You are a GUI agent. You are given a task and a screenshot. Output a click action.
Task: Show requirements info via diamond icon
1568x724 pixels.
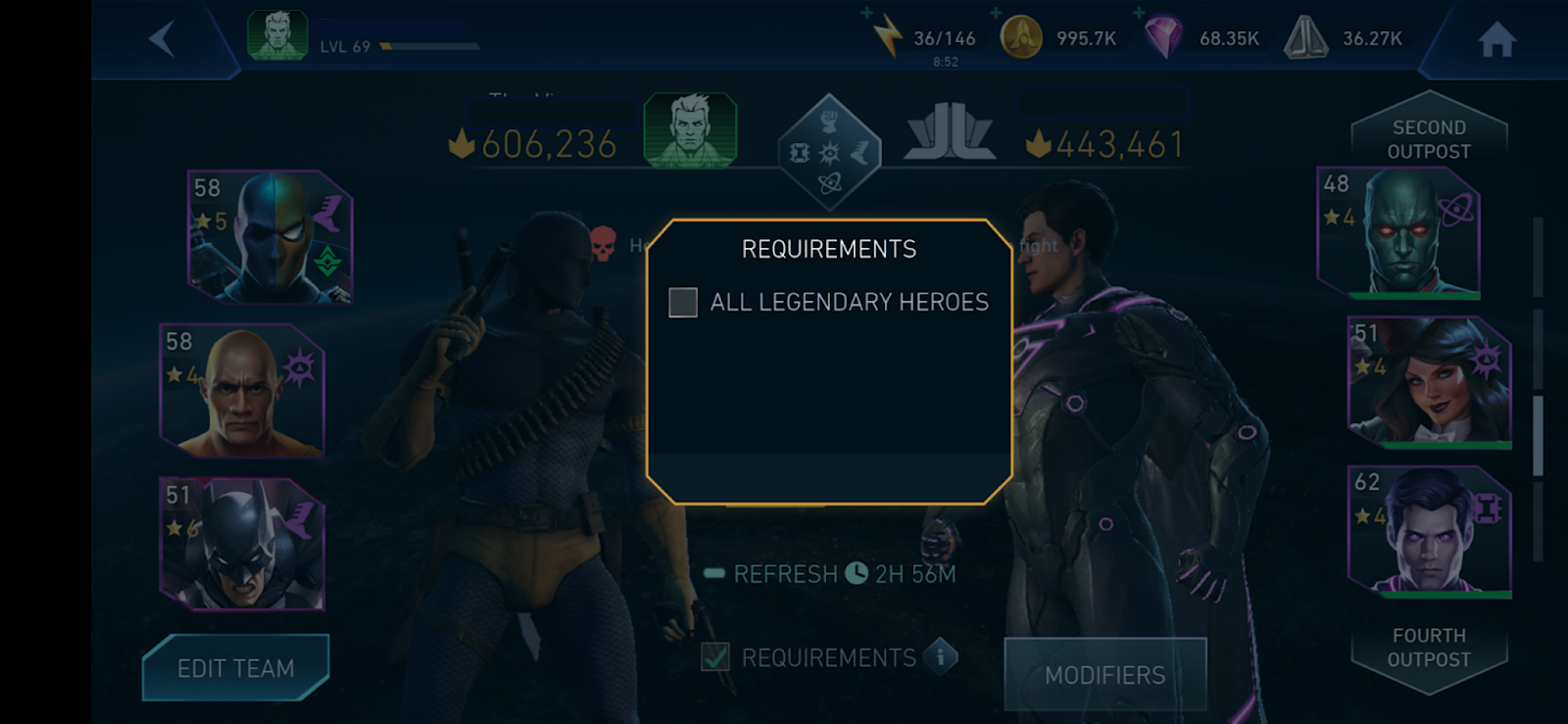point(941,656)
